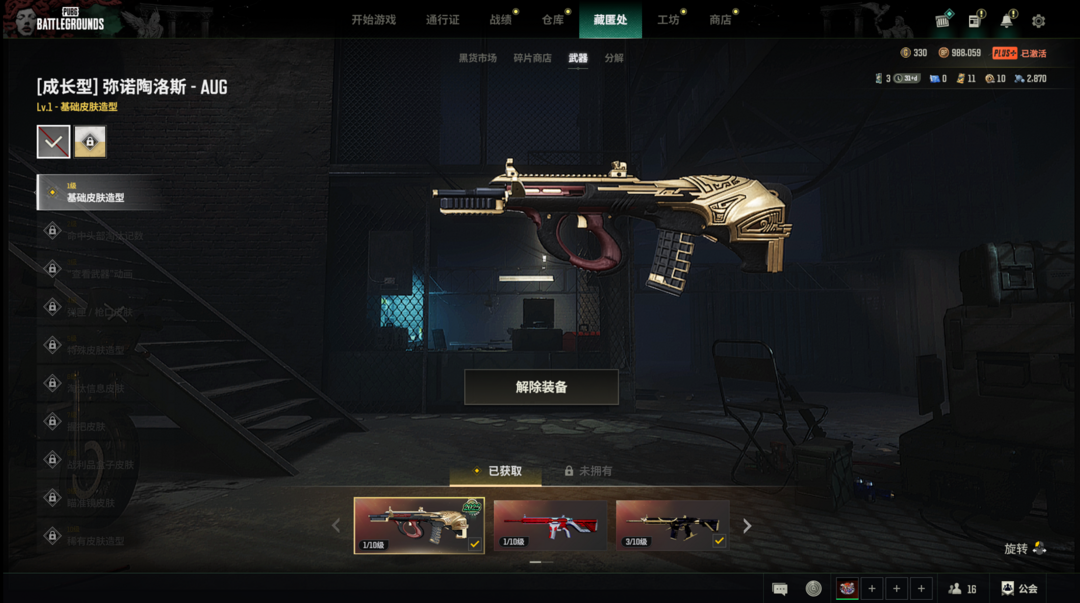
Task: Switch to the 黑货市场 sub-tab
Action: [x=477, y=58]
